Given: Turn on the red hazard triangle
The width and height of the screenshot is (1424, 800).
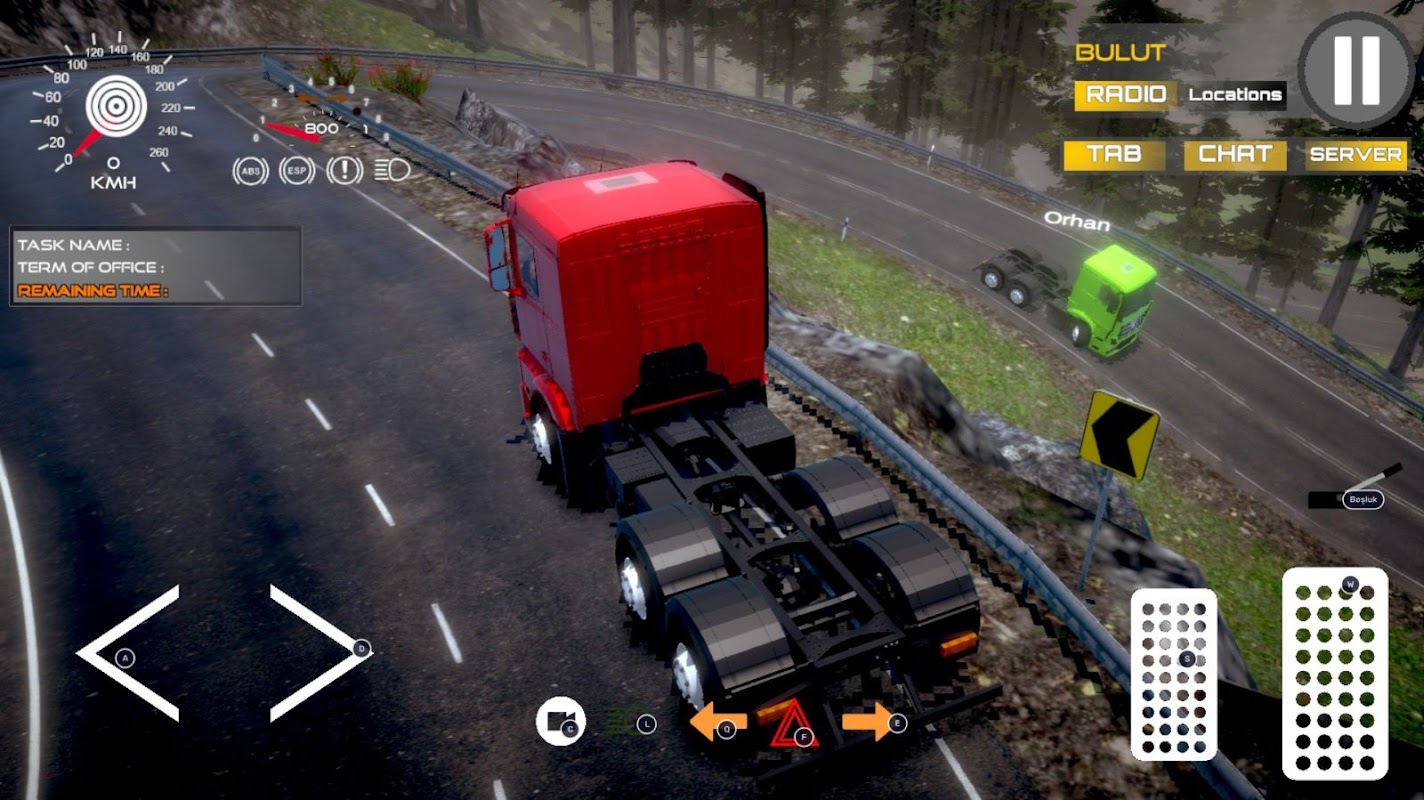Looking at the screenshot, I should [x=794, y=724].
